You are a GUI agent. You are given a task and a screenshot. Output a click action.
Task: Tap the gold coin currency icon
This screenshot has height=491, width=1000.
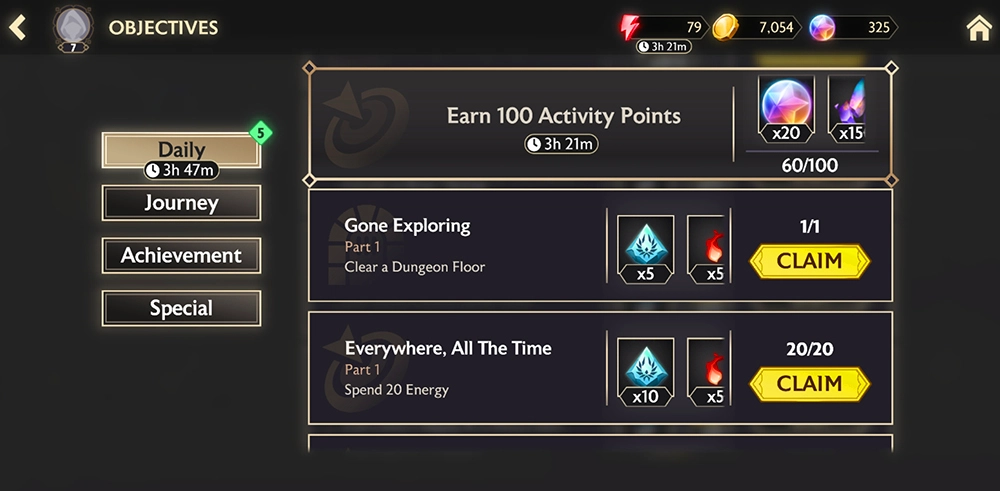[724, 27]
